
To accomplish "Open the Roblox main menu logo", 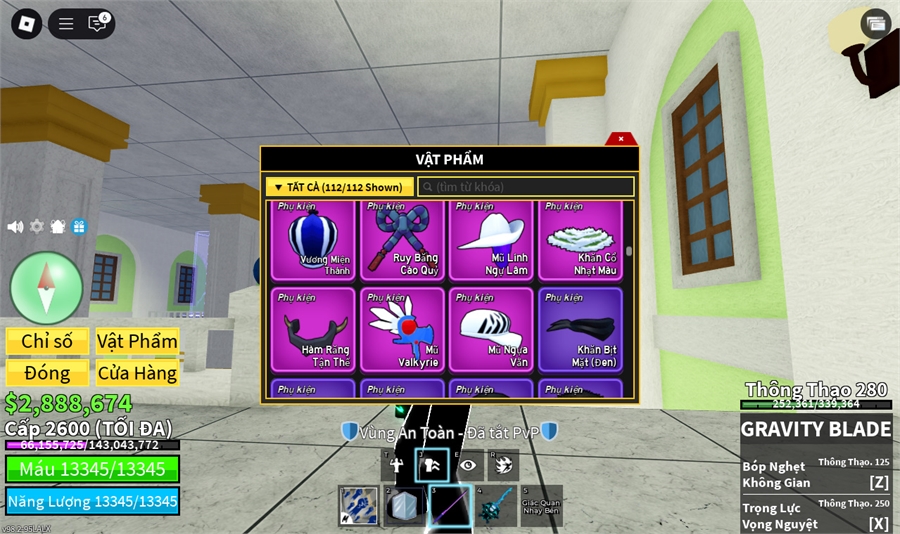I will pyautogui.click(x=26, y=24).
